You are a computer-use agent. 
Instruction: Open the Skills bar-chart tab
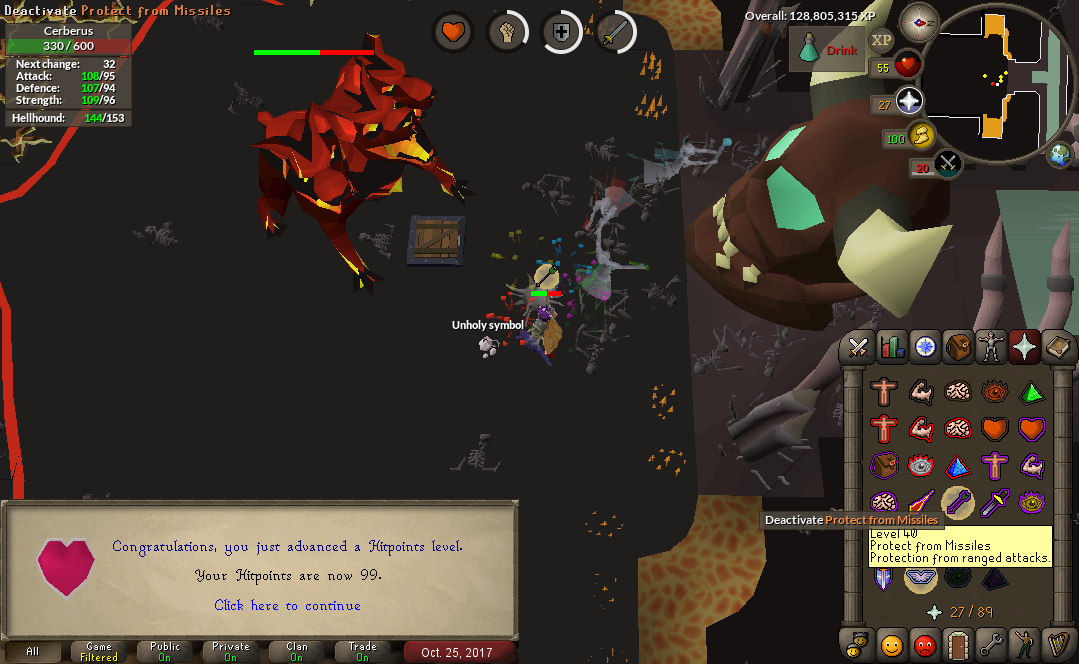pos(891,347)
